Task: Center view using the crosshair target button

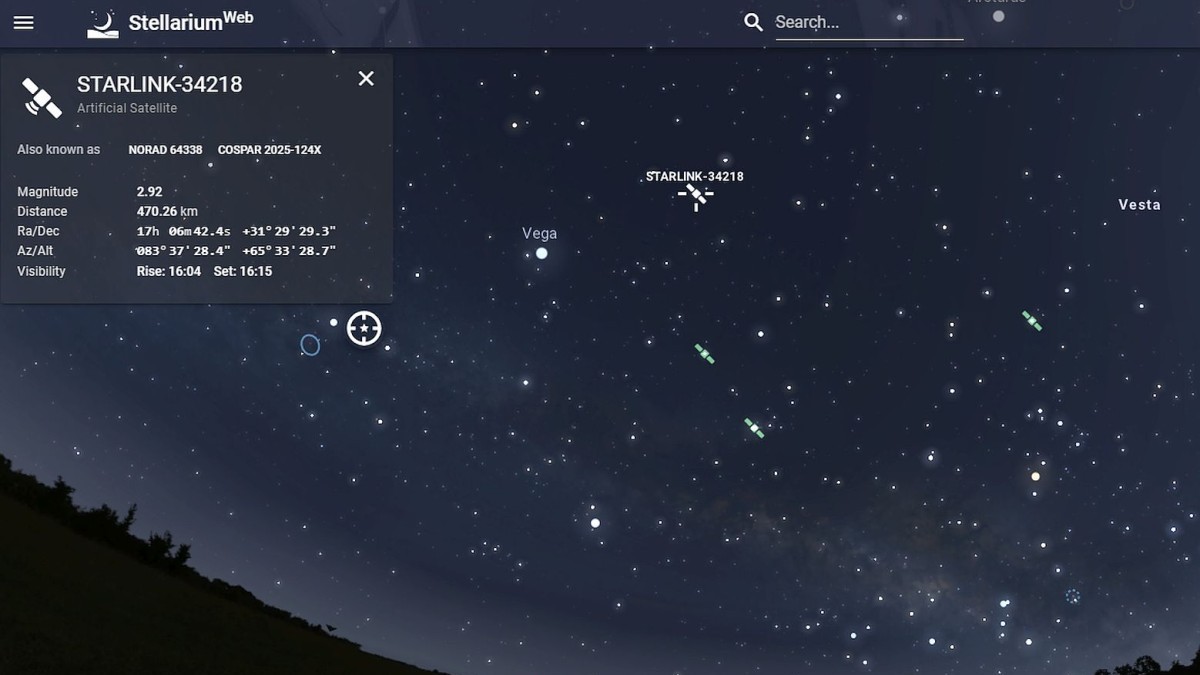Action: 364,328
